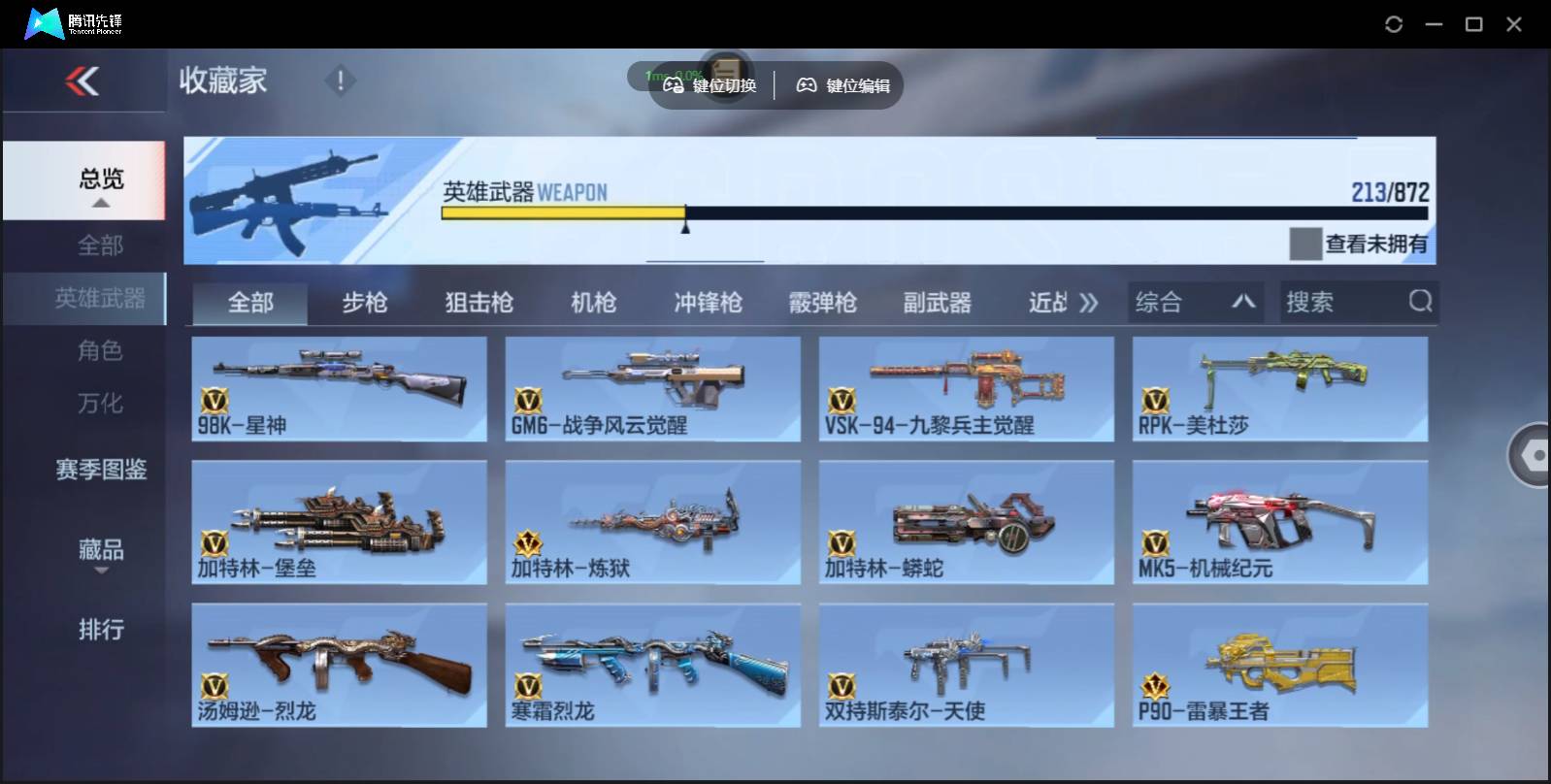Click the exclamation icon next to 收藏家
1551x784 pixels.
point(340,82)
